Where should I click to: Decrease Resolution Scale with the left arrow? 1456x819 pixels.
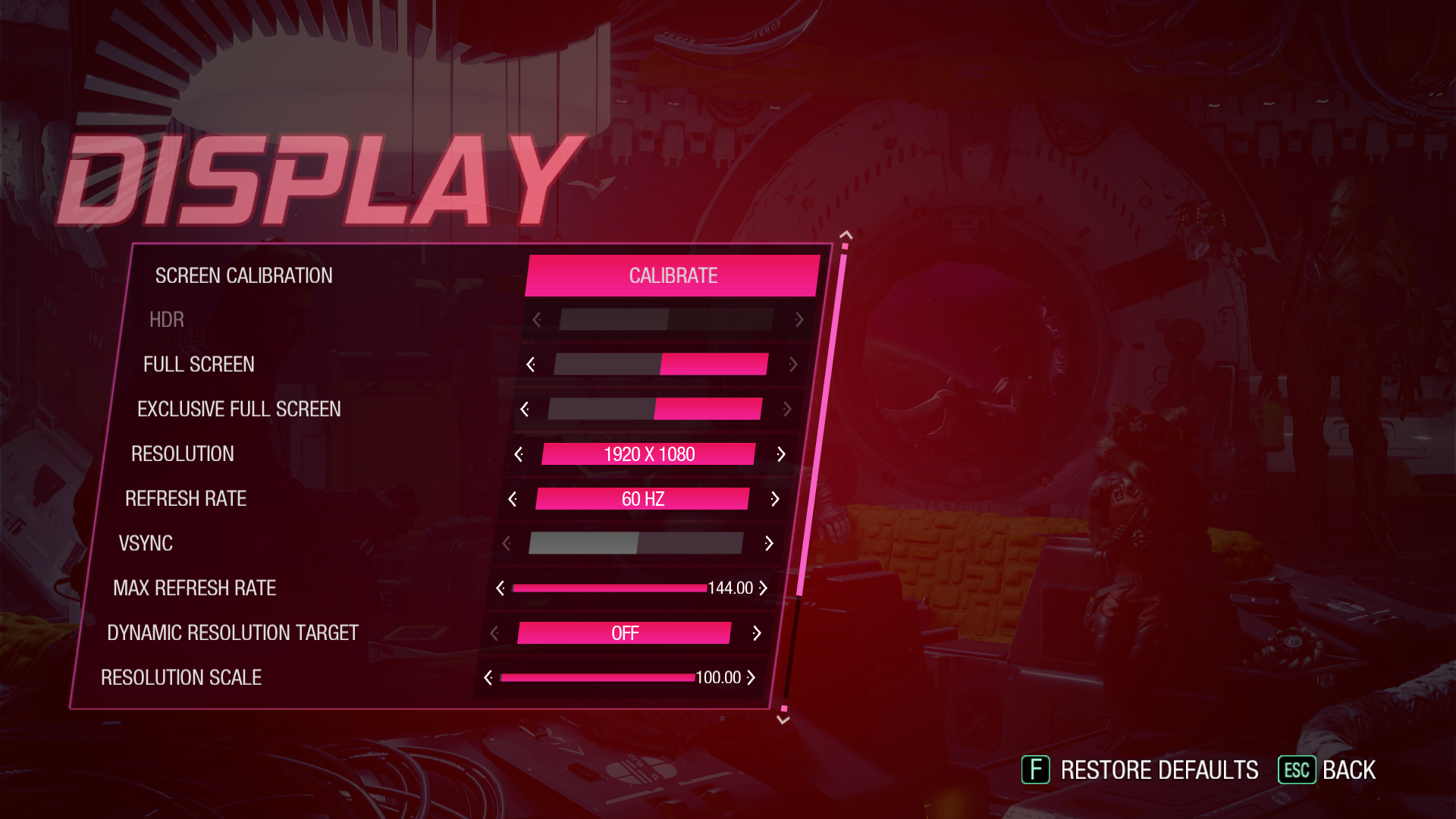tap(488, 678)
